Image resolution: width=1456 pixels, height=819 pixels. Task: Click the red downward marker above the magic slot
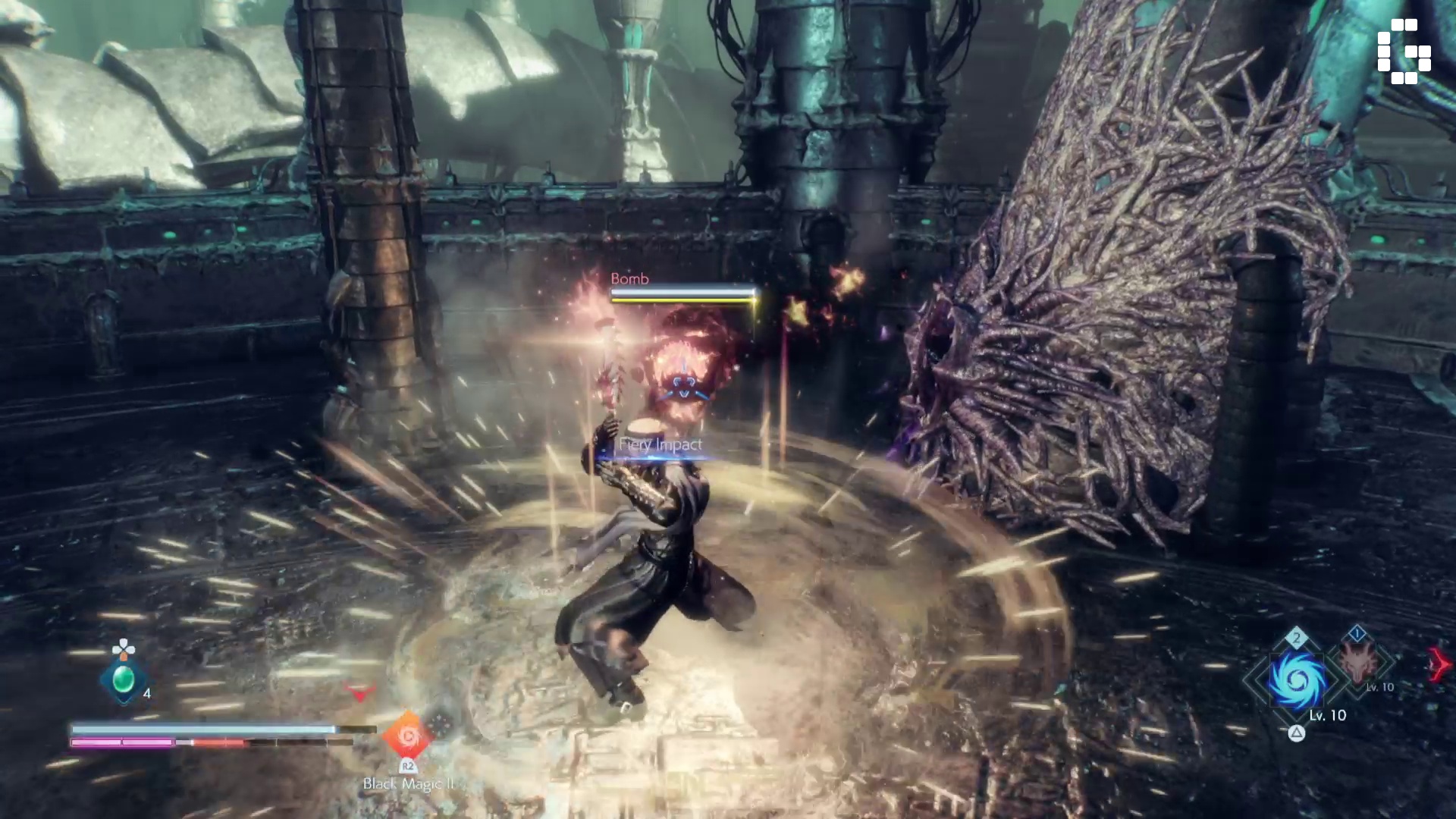pyautogui.click(x=359, y=692)
